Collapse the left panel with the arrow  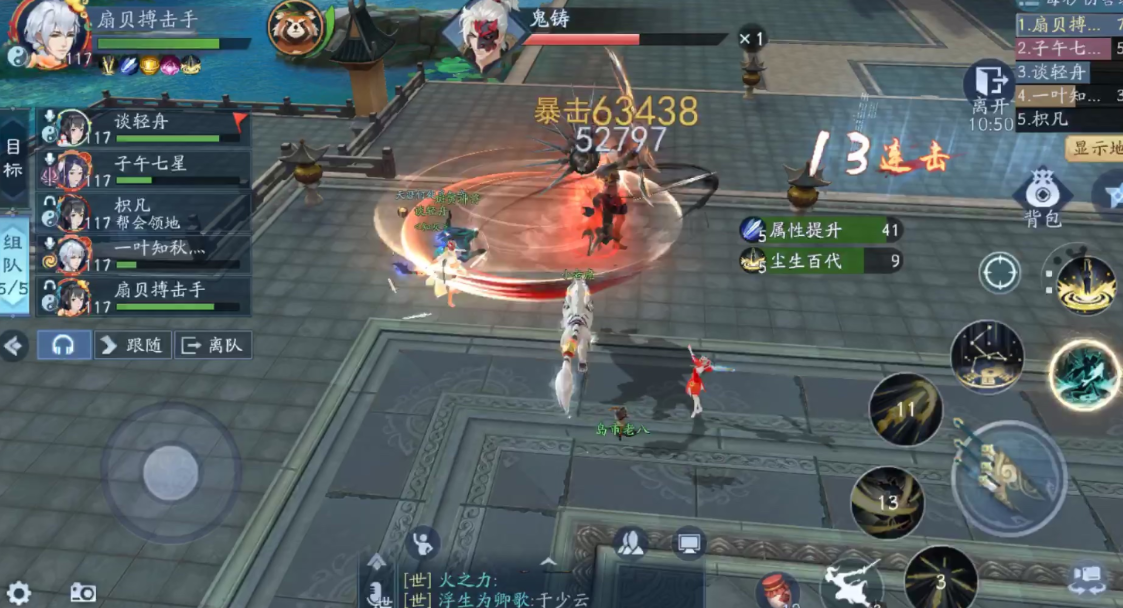click(13, 346)
